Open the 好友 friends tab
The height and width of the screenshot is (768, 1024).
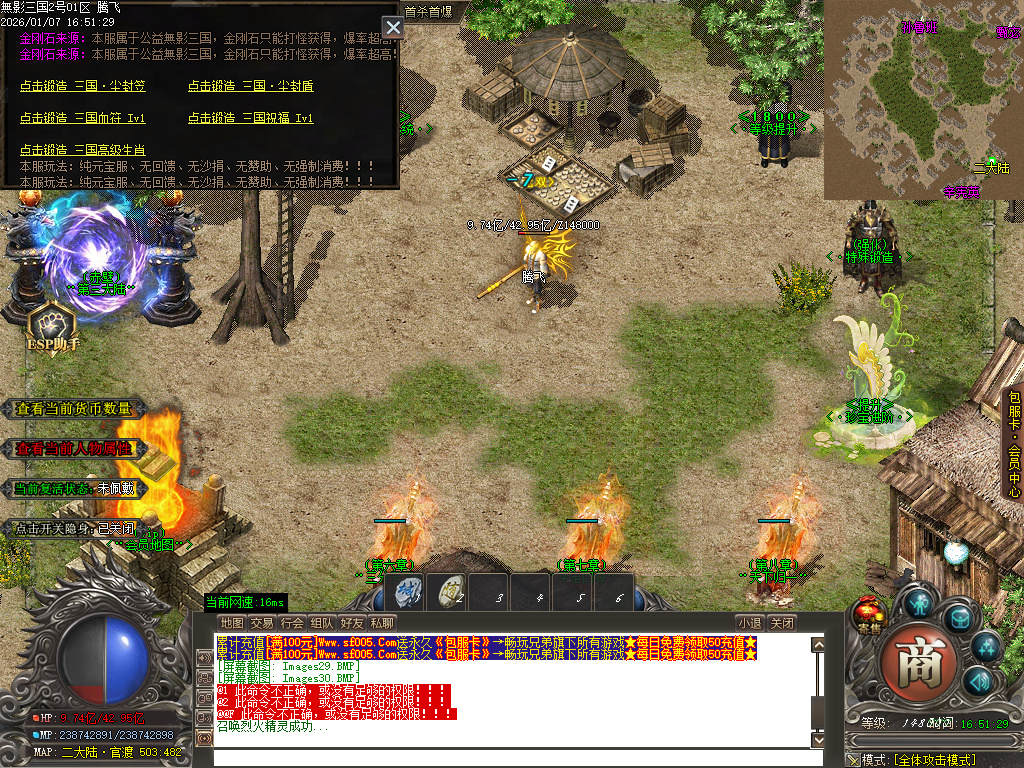(x=352, y=623)
